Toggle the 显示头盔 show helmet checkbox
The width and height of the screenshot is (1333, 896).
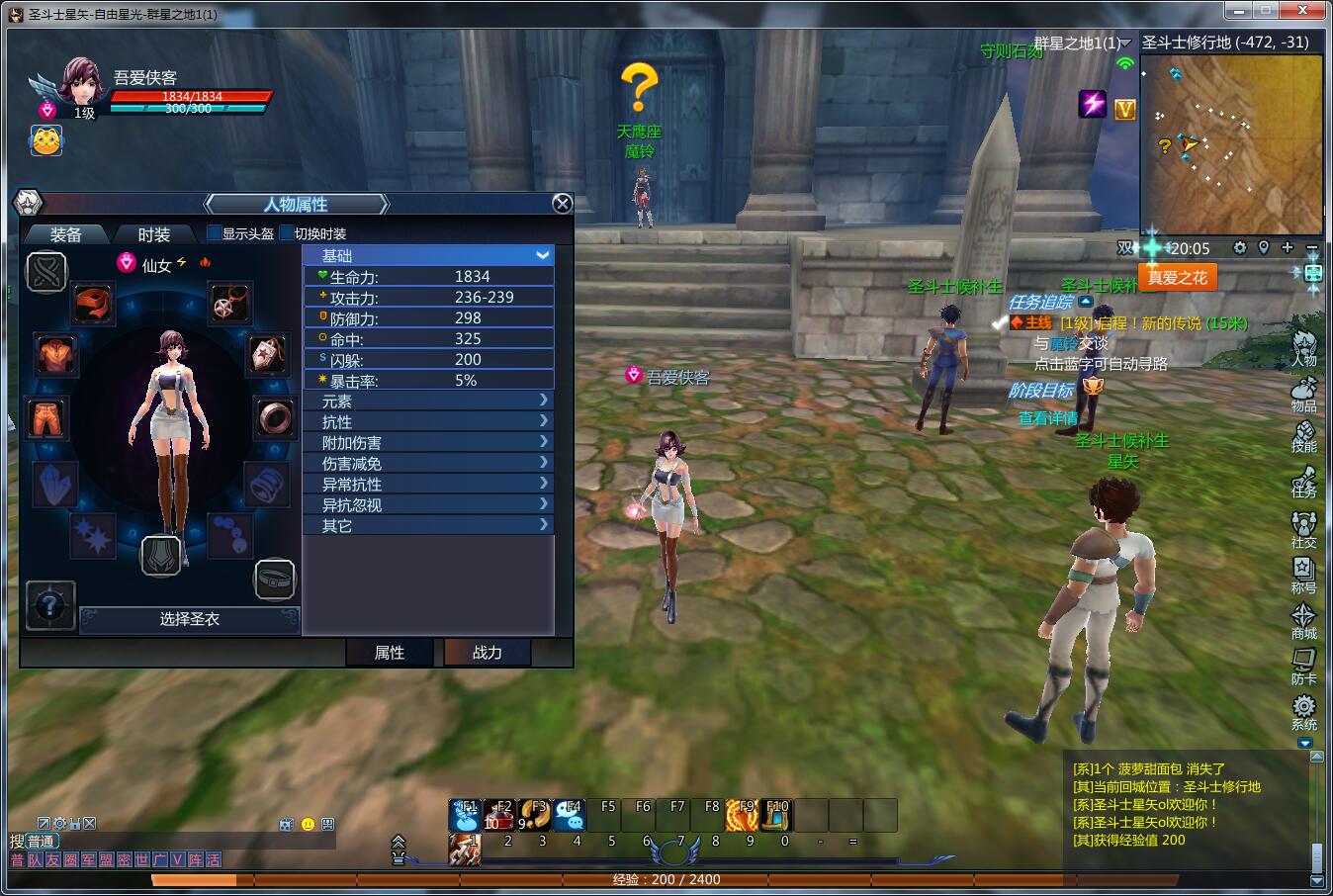214,233
